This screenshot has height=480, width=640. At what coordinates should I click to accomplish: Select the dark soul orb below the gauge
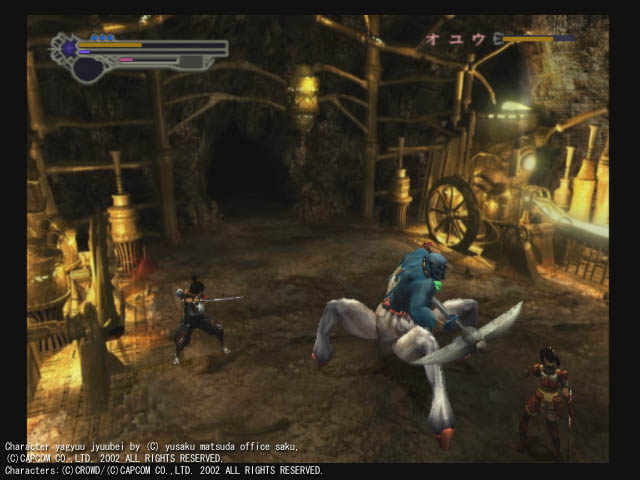tap(88, 69)
